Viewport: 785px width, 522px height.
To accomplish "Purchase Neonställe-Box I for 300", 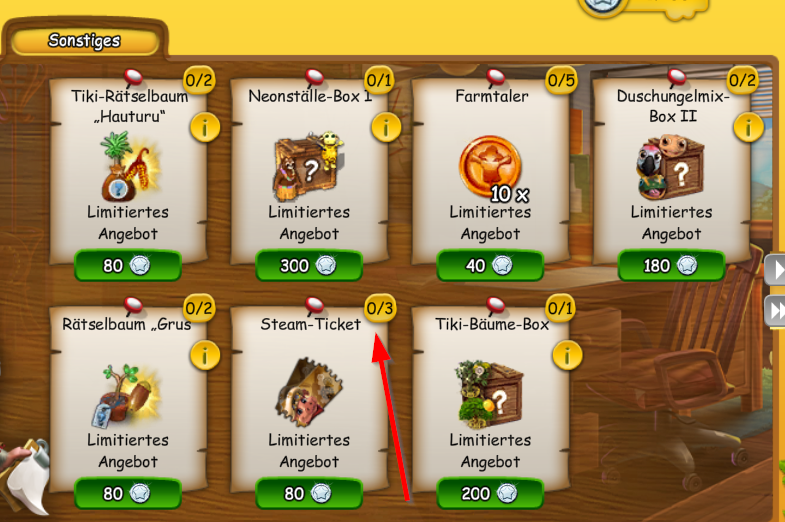I will point(308,266).
